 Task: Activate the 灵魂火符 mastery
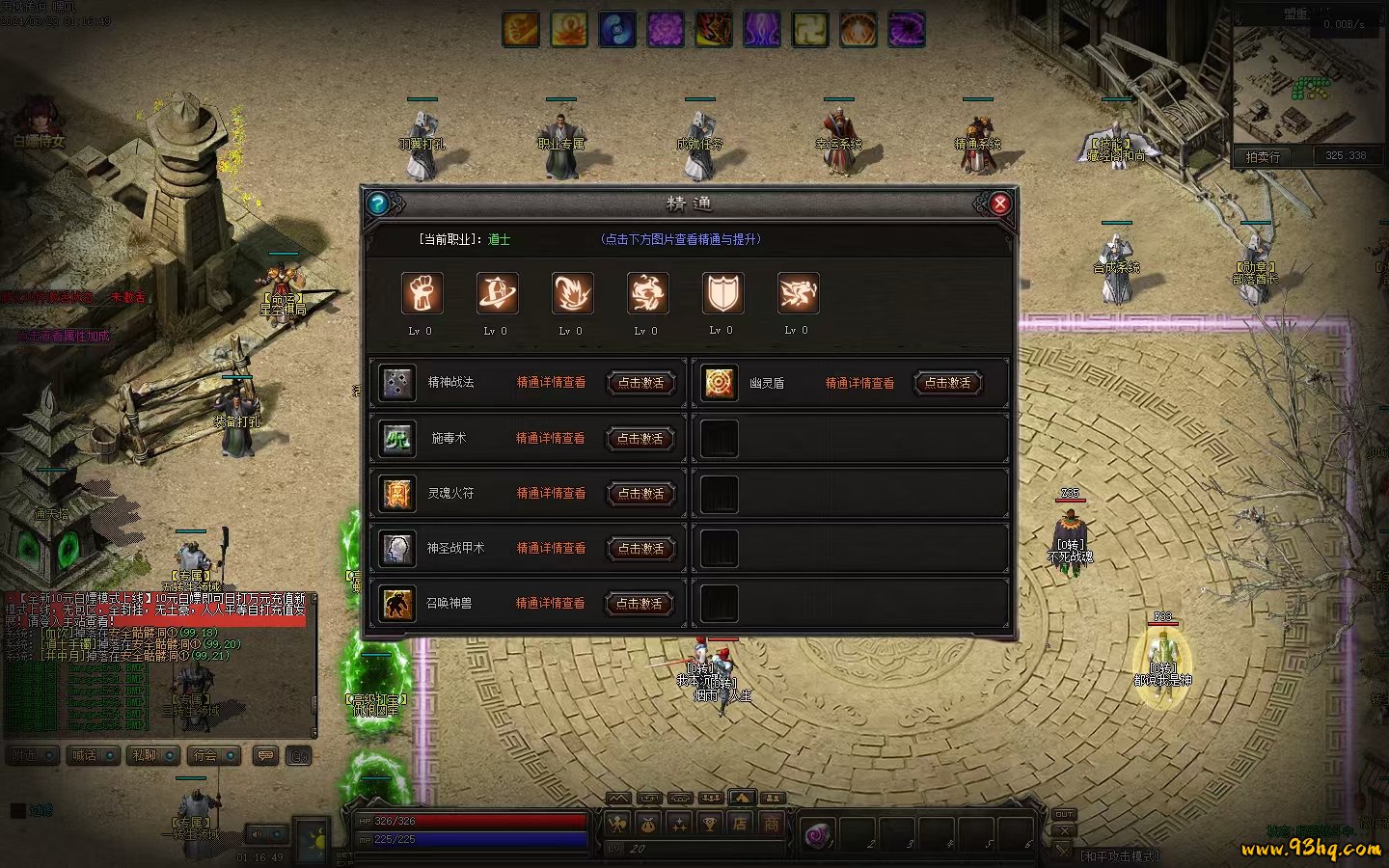640,494
